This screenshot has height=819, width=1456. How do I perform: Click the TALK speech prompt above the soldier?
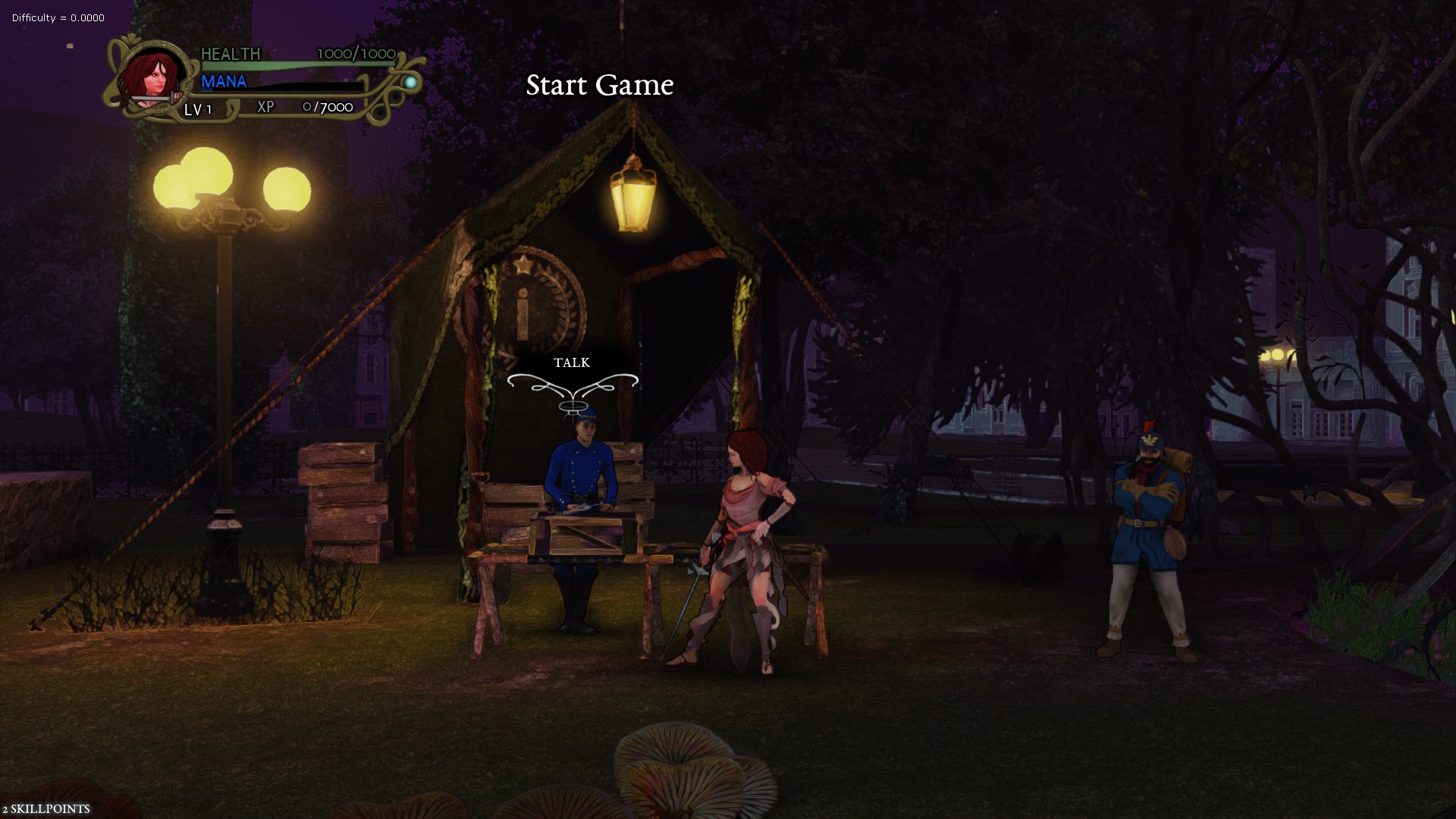point(572,363)
